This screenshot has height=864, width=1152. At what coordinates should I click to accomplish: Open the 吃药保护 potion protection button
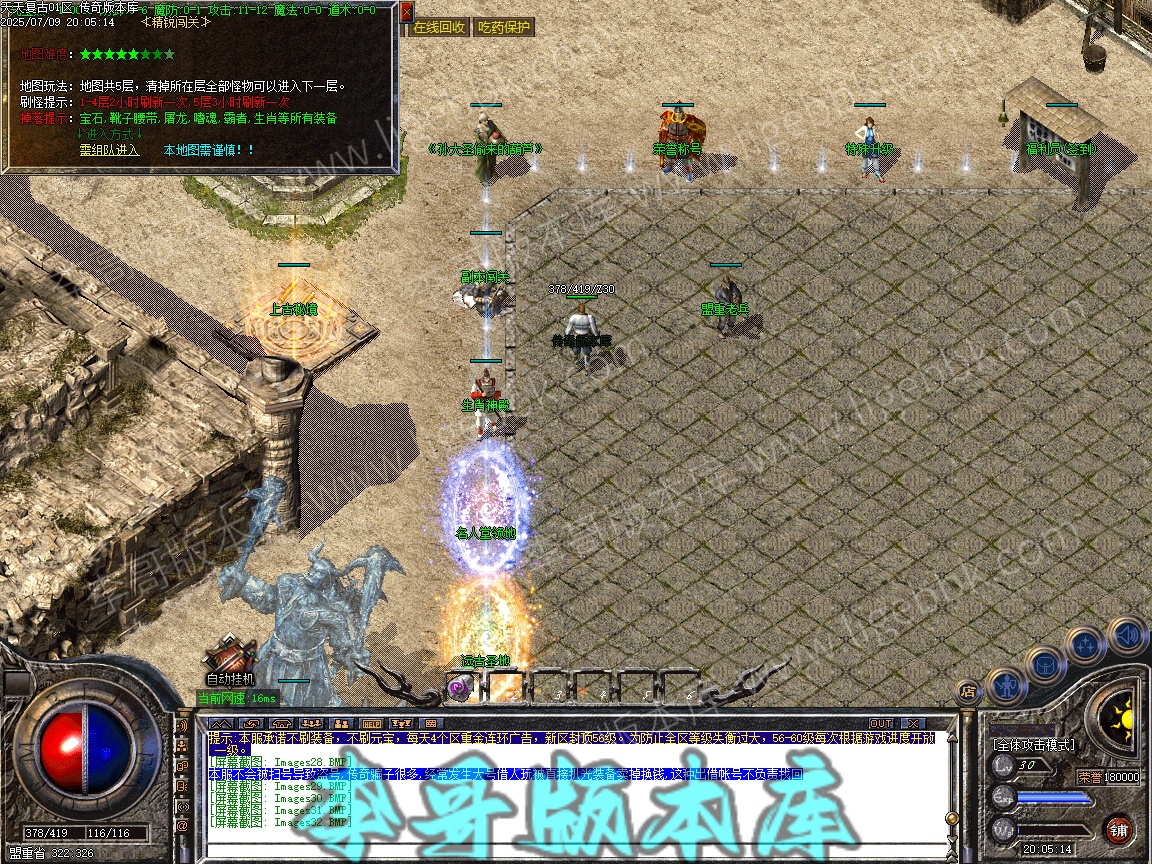(x=504, y=28)
